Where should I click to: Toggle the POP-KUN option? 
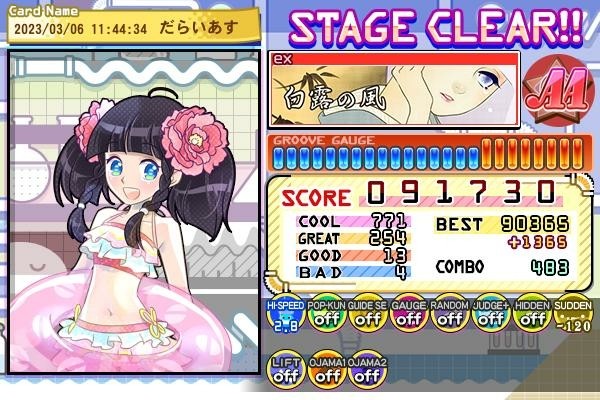click(x=324, y=317)
